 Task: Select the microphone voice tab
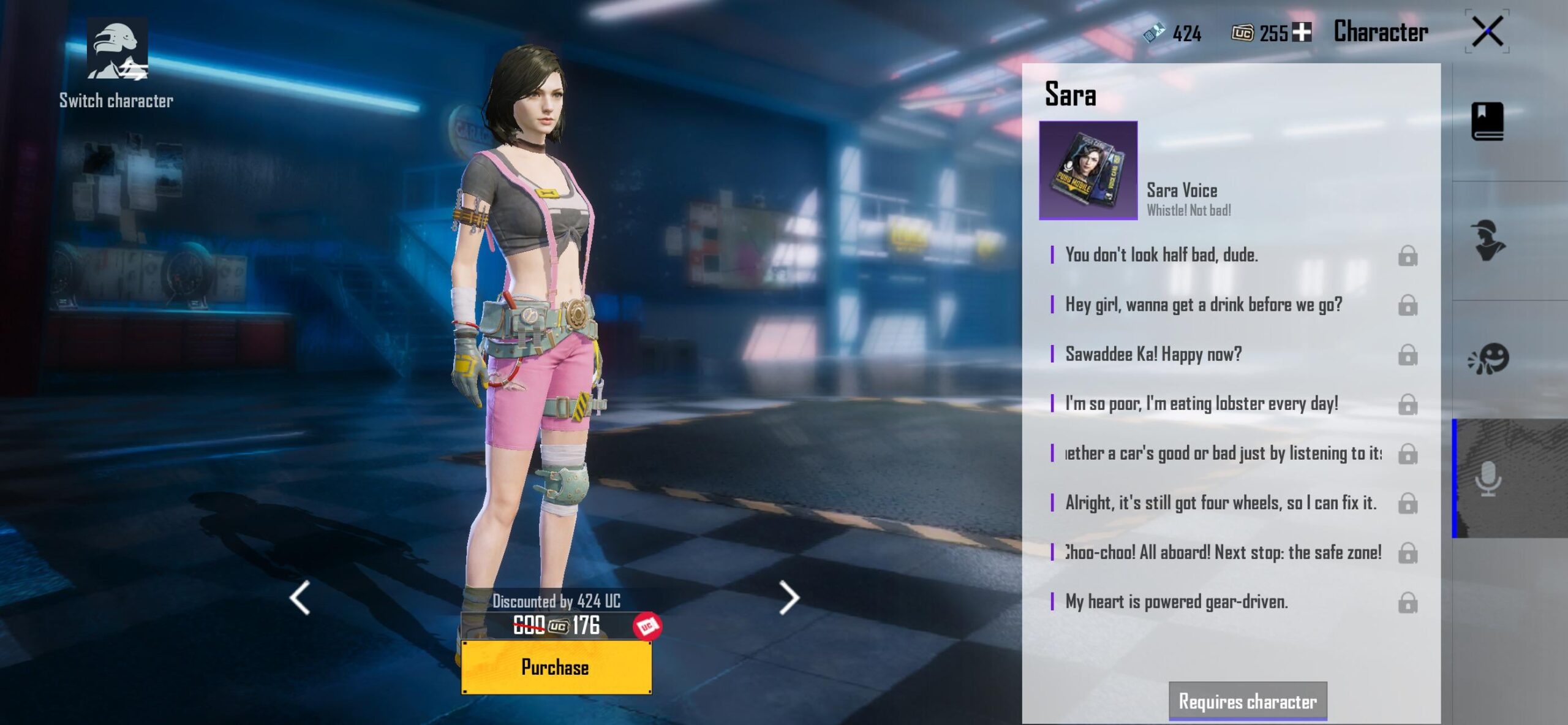[x=1487, y=478]
